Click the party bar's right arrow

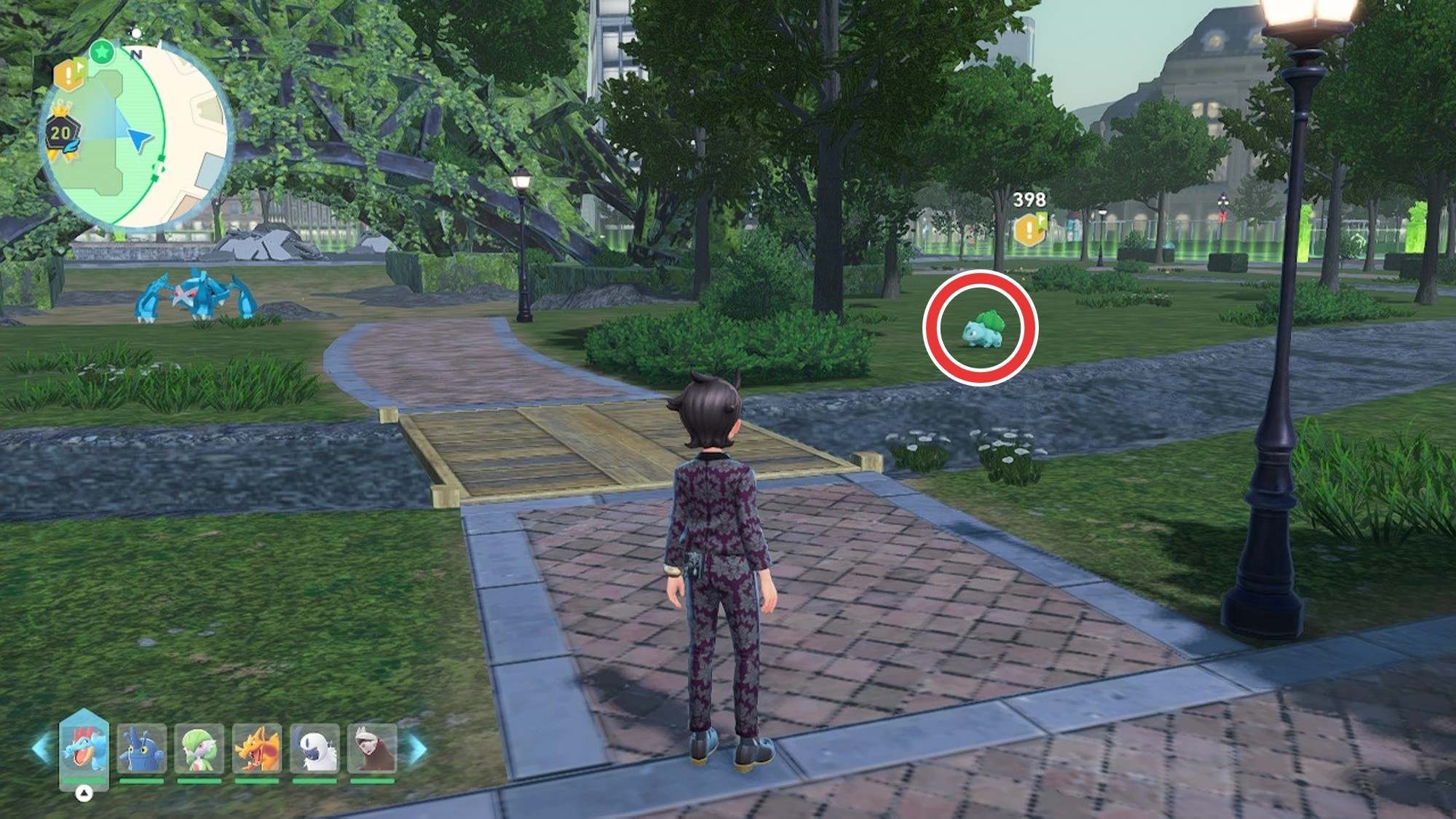pos(417,748)
